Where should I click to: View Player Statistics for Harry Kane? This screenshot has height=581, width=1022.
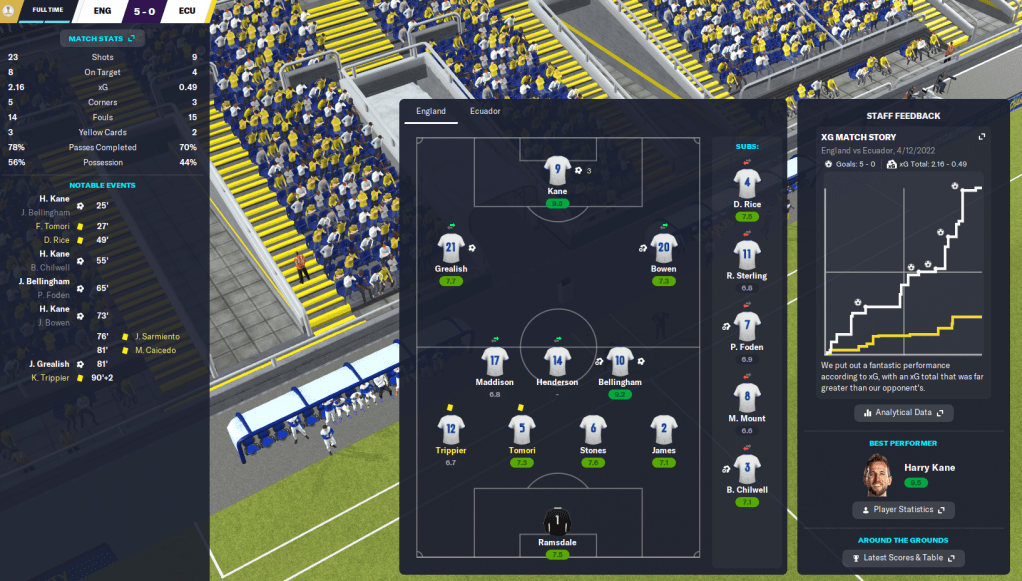(x=903, y=510)
